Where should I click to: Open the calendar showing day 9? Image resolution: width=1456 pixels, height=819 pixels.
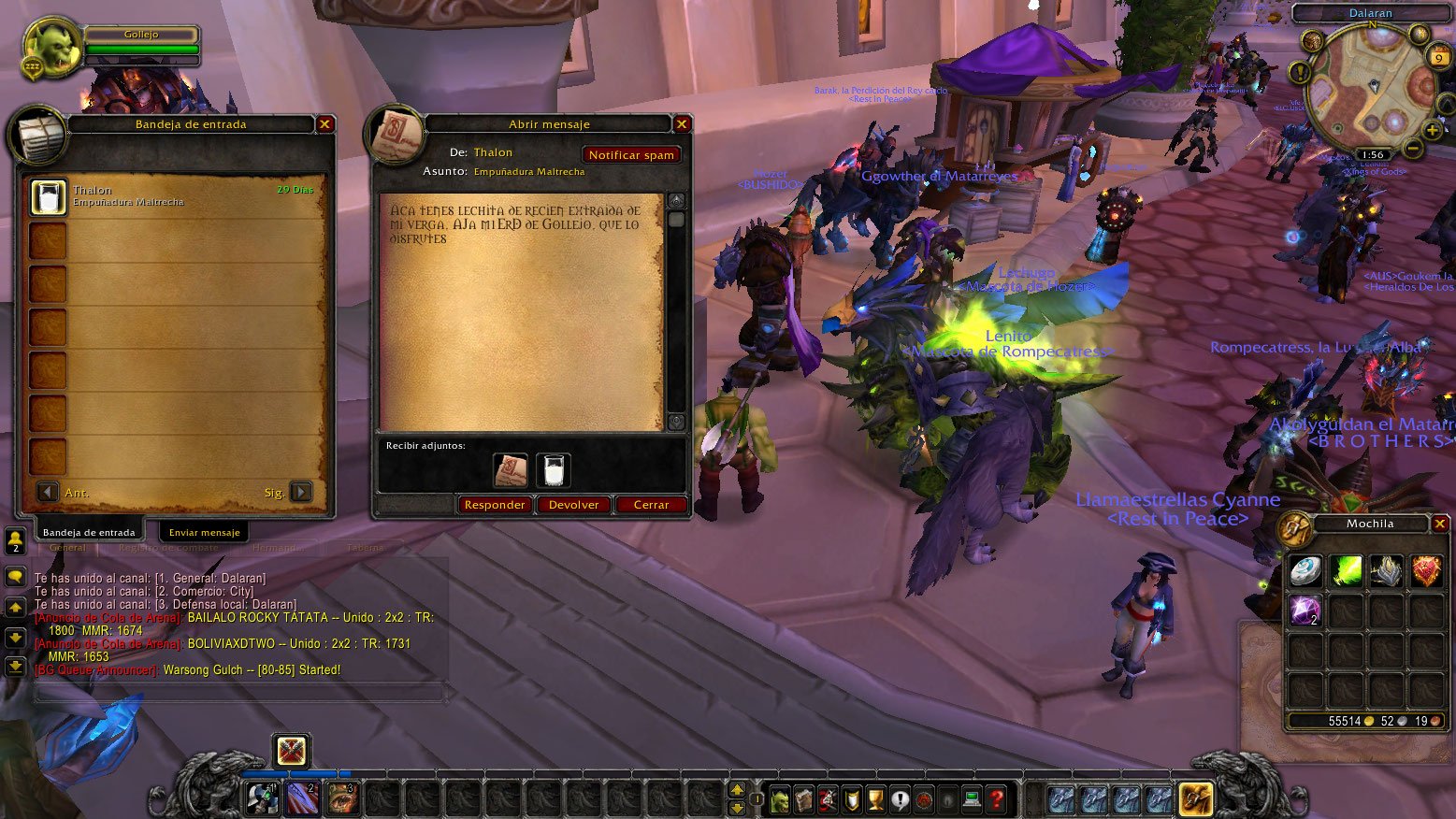(x=1438, y=58)
